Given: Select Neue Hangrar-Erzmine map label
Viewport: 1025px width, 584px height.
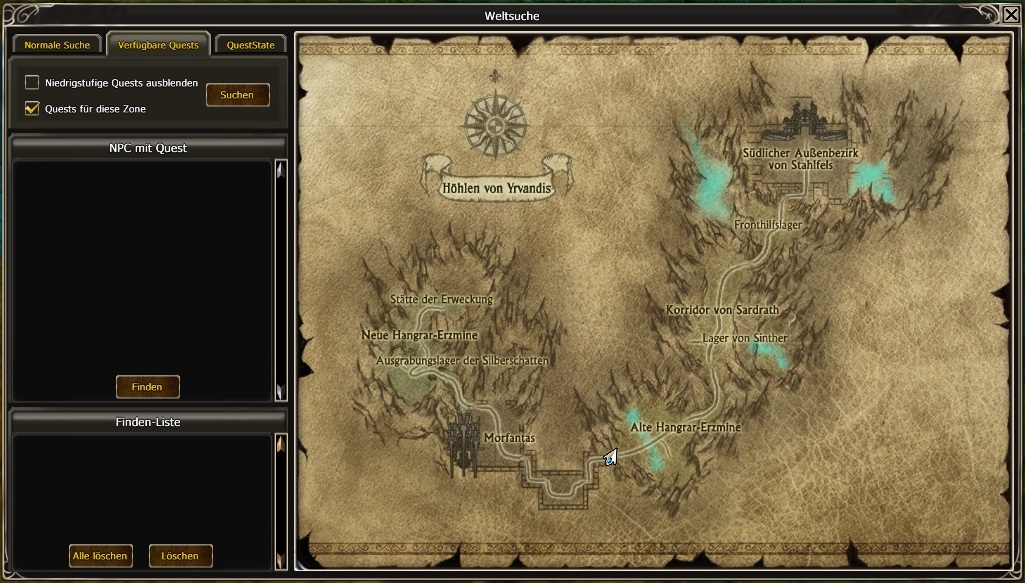Looking at the screenshot, I should coord(419,335).
